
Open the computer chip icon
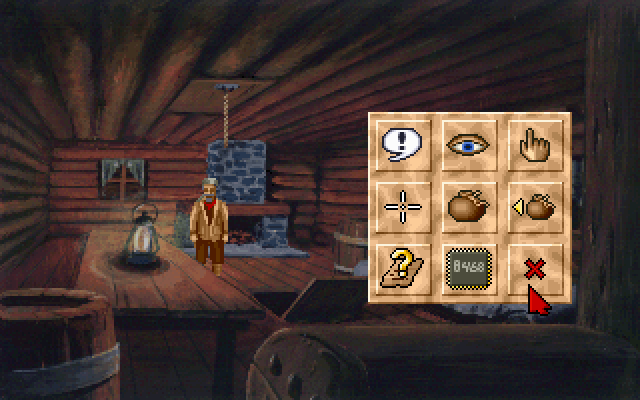(x=469, y=268)
